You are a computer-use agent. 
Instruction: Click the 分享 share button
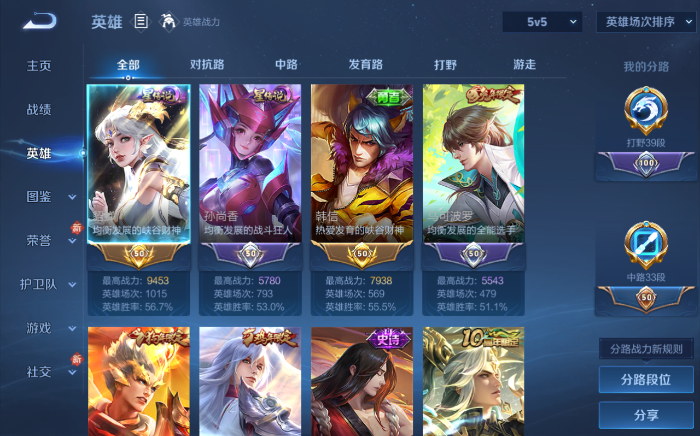[645, 415]
